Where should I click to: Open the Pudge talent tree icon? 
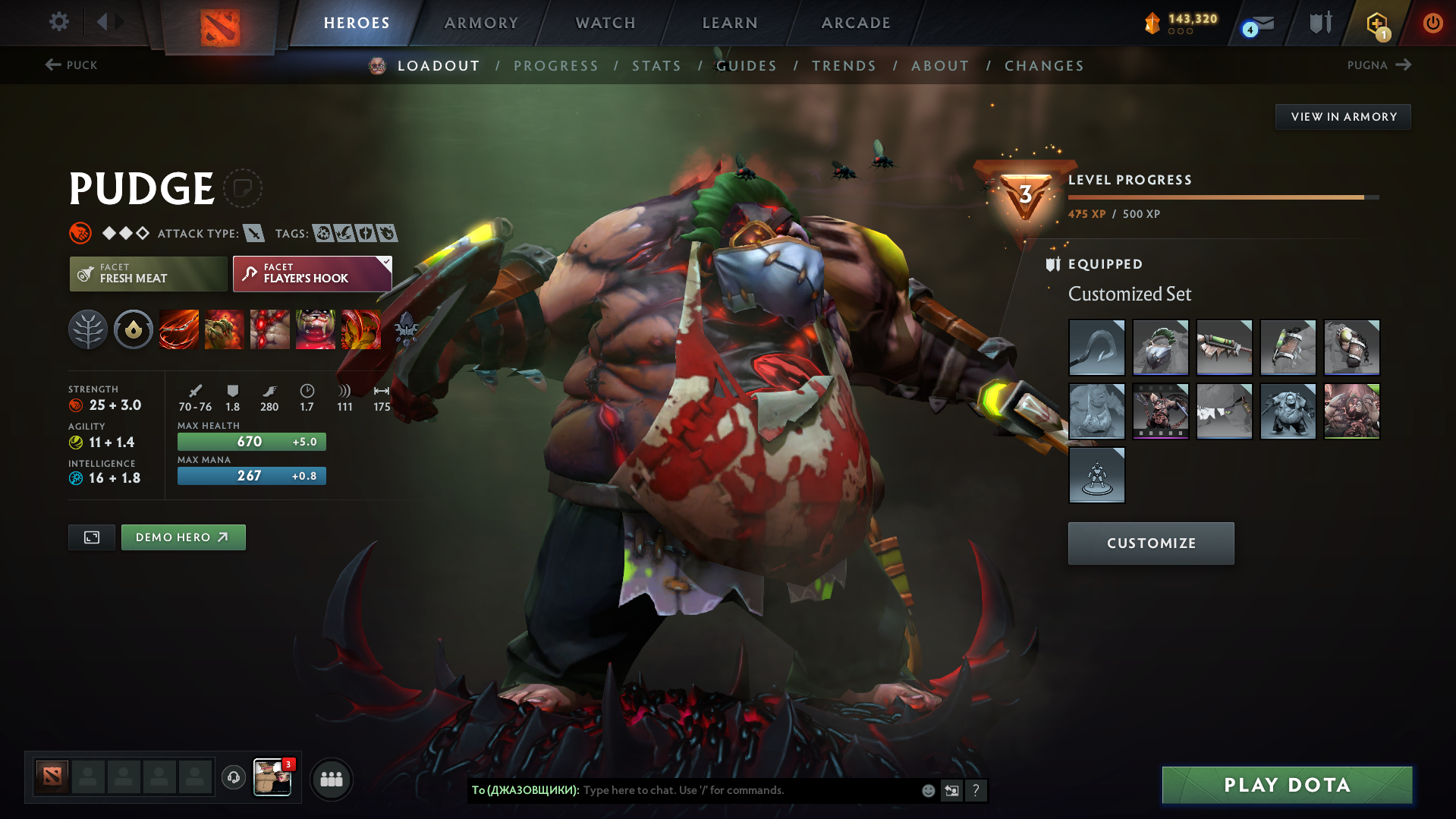click(87, 329)
